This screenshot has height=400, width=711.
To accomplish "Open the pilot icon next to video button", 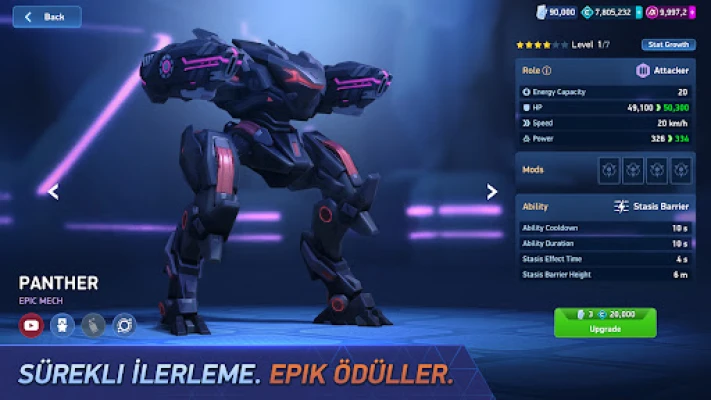I will coord(62,325).
